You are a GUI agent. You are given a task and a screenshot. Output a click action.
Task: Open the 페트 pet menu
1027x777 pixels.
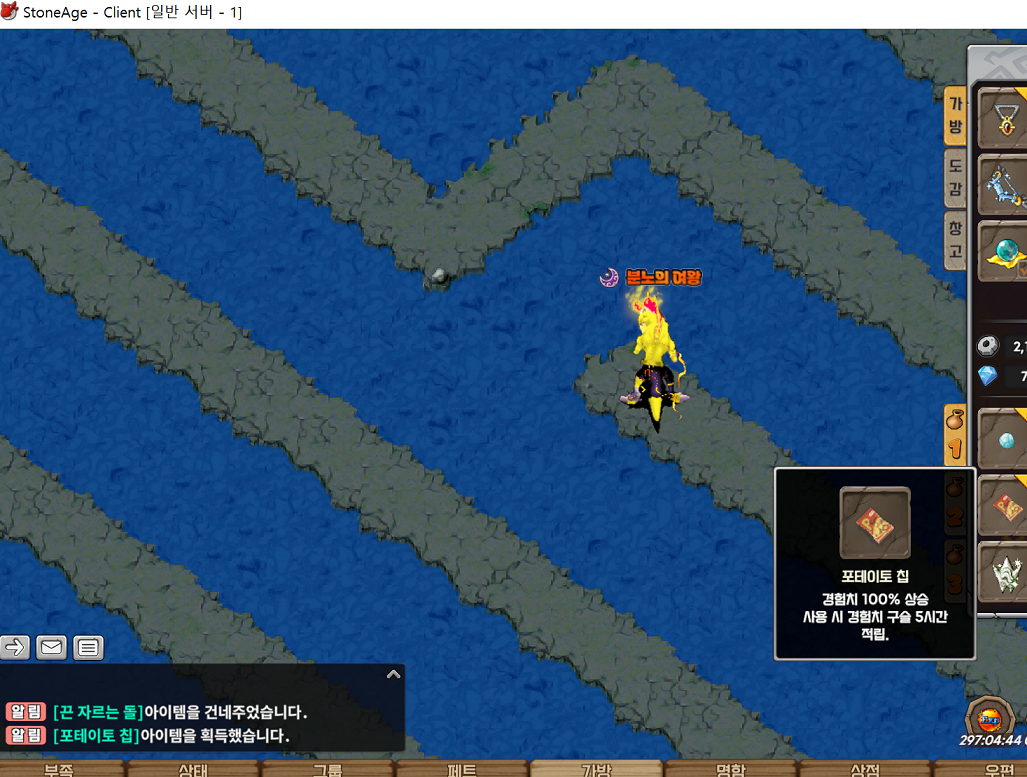[x=462, y=769]
